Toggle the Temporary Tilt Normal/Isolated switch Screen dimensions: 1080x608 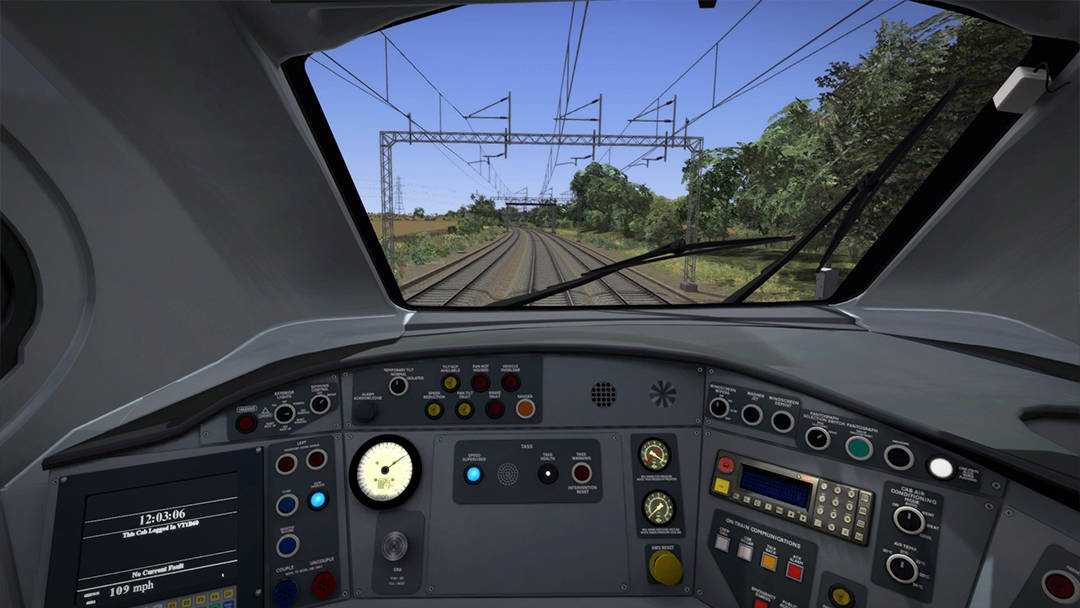tap(398, 386)
